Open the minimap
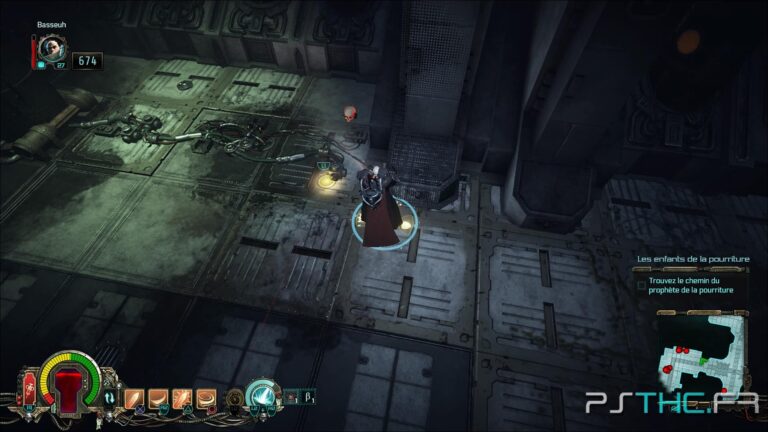The width and height of the screenshot is (768, 432). tap(702, 352)
